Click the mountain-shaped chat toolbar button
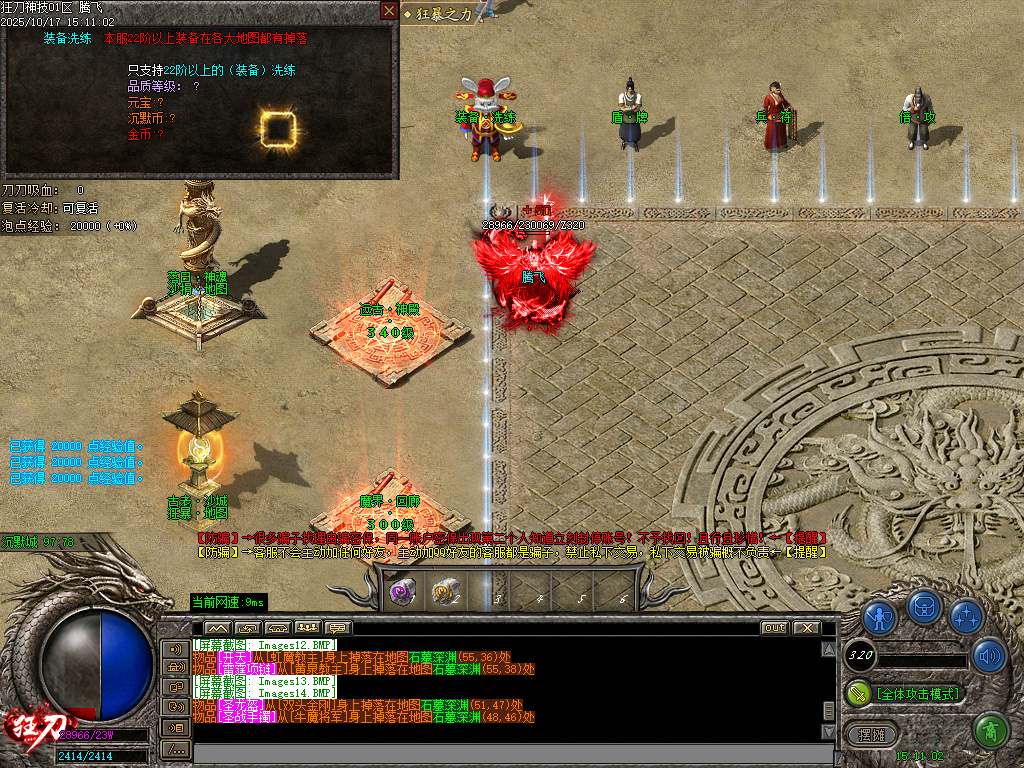 (217, 628)
